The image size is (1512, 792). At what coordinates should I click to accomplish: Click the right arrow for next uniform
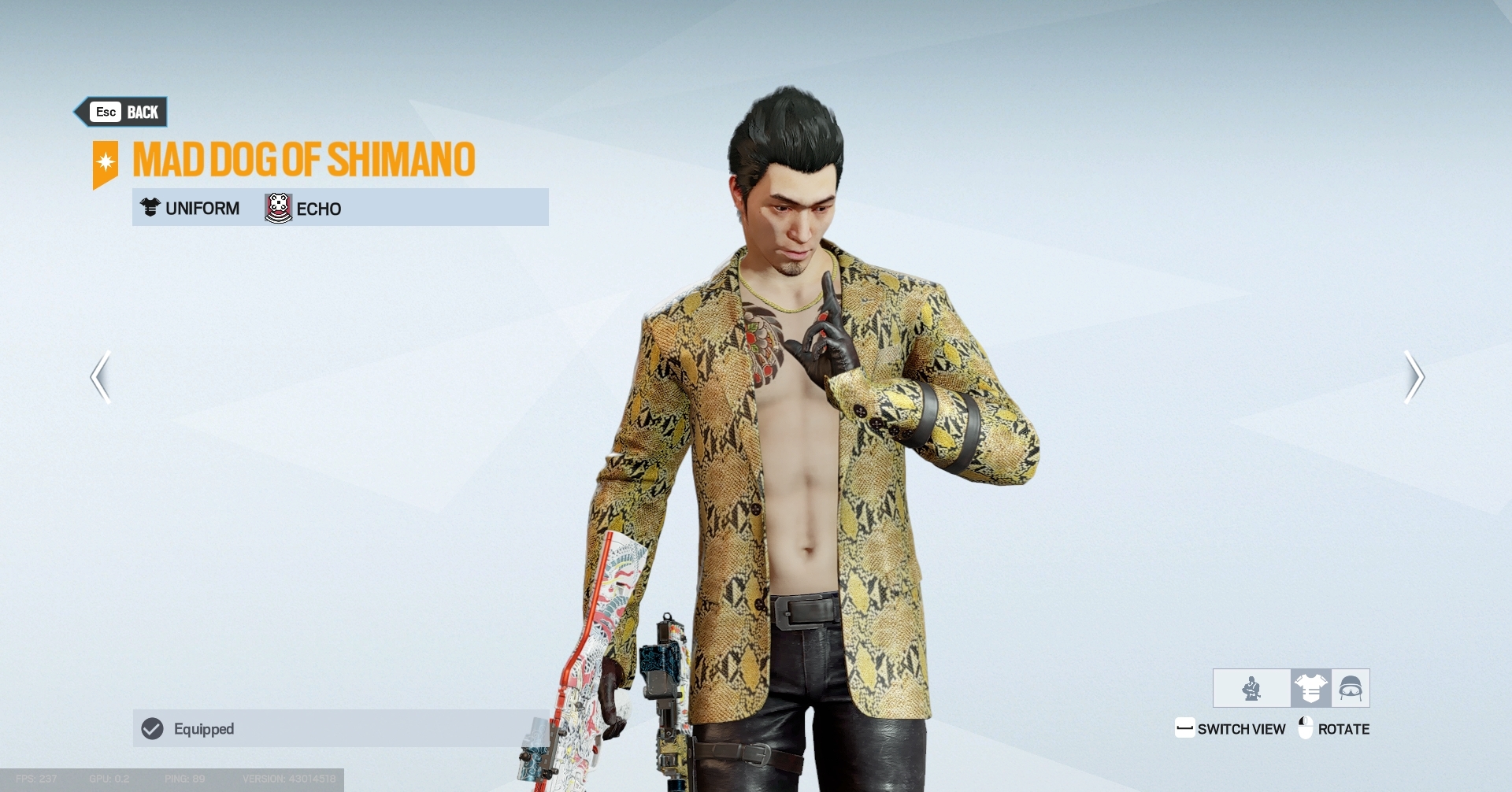(1414, 377)
